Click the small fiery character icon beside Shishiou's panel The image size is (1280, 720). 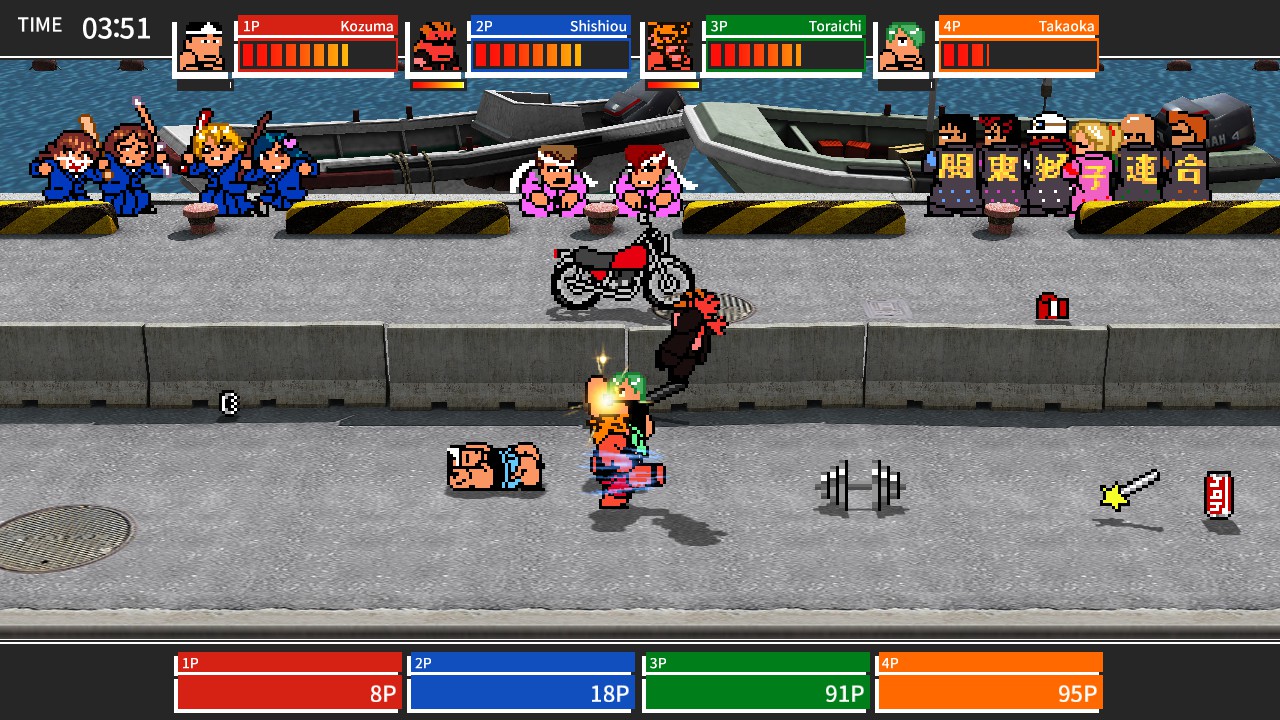438,45
